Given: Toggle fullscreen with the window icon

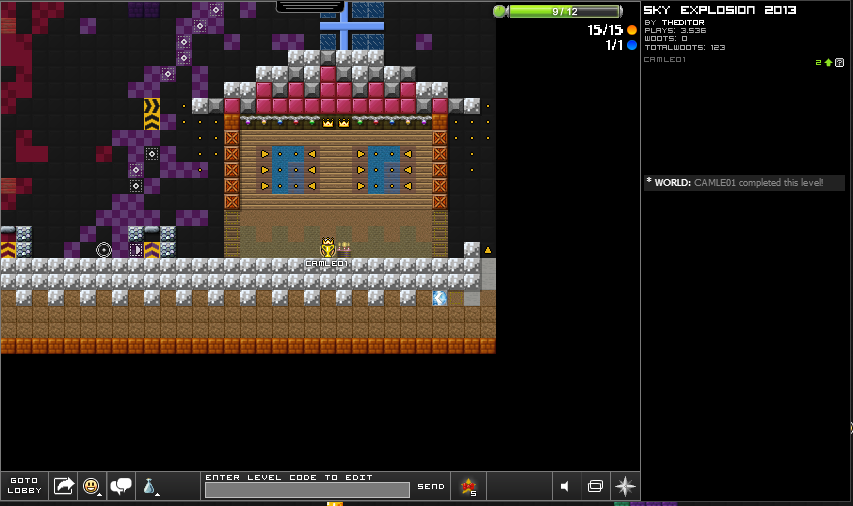Looking at the screenshot, I should [595, 486].
